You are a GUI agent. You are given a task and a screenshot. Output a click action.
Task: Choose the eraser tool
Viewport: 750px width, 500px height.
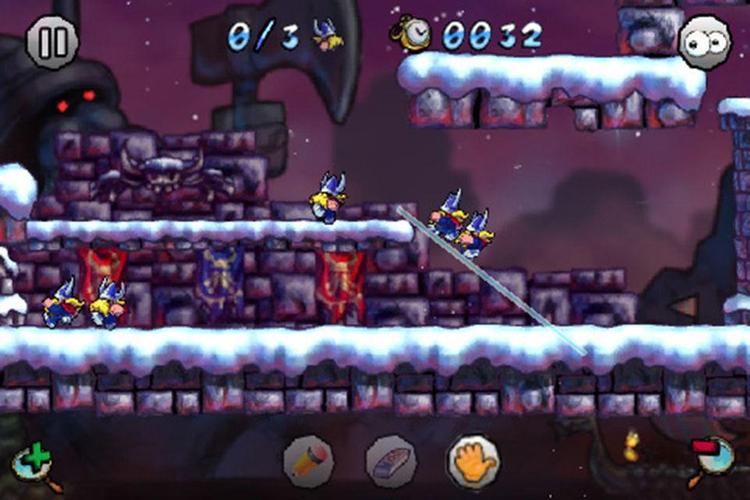tap(389, 461)
